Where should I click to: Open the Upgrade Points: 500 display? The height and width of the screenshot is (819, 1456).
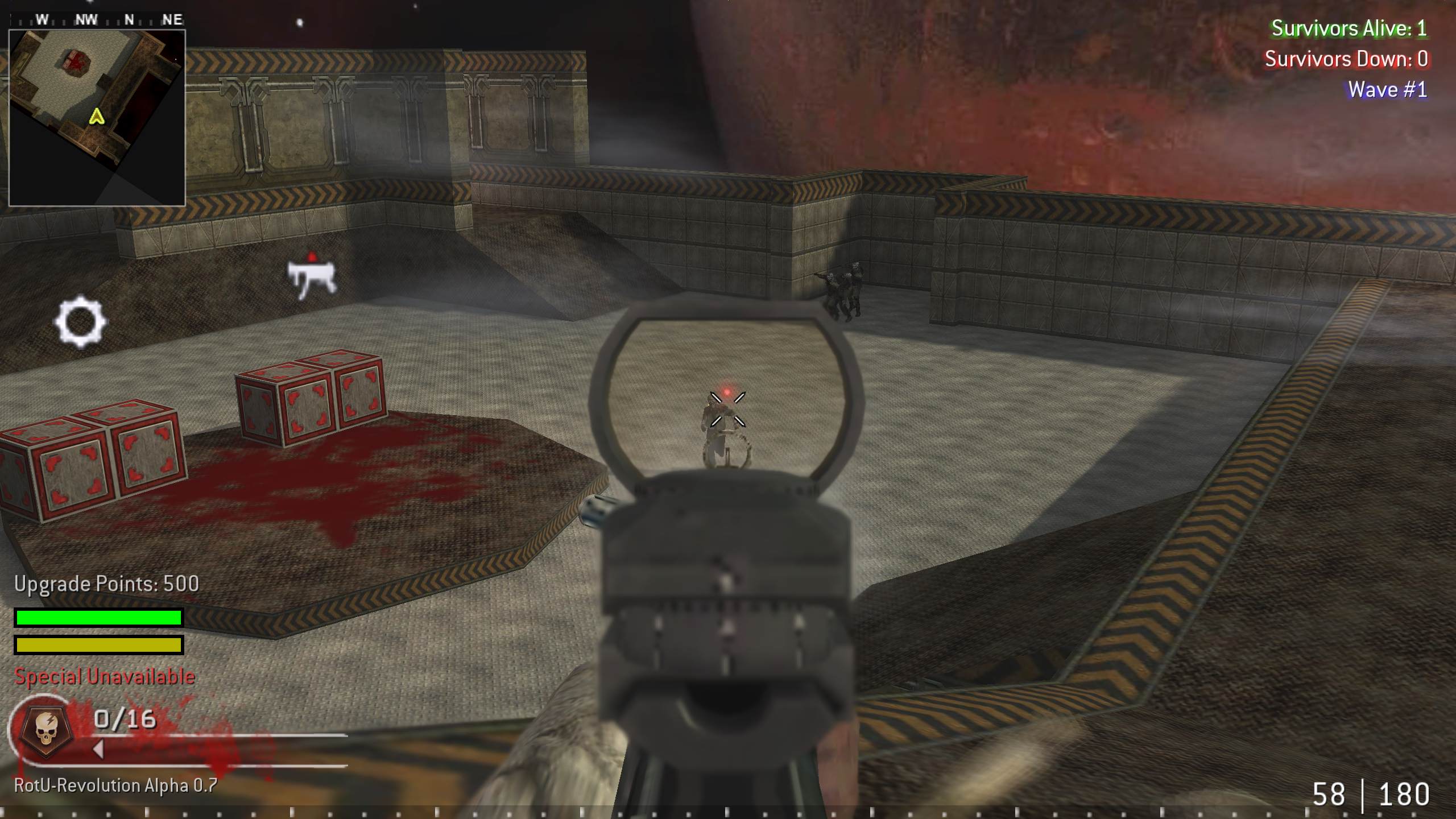[x=105, y=584]
